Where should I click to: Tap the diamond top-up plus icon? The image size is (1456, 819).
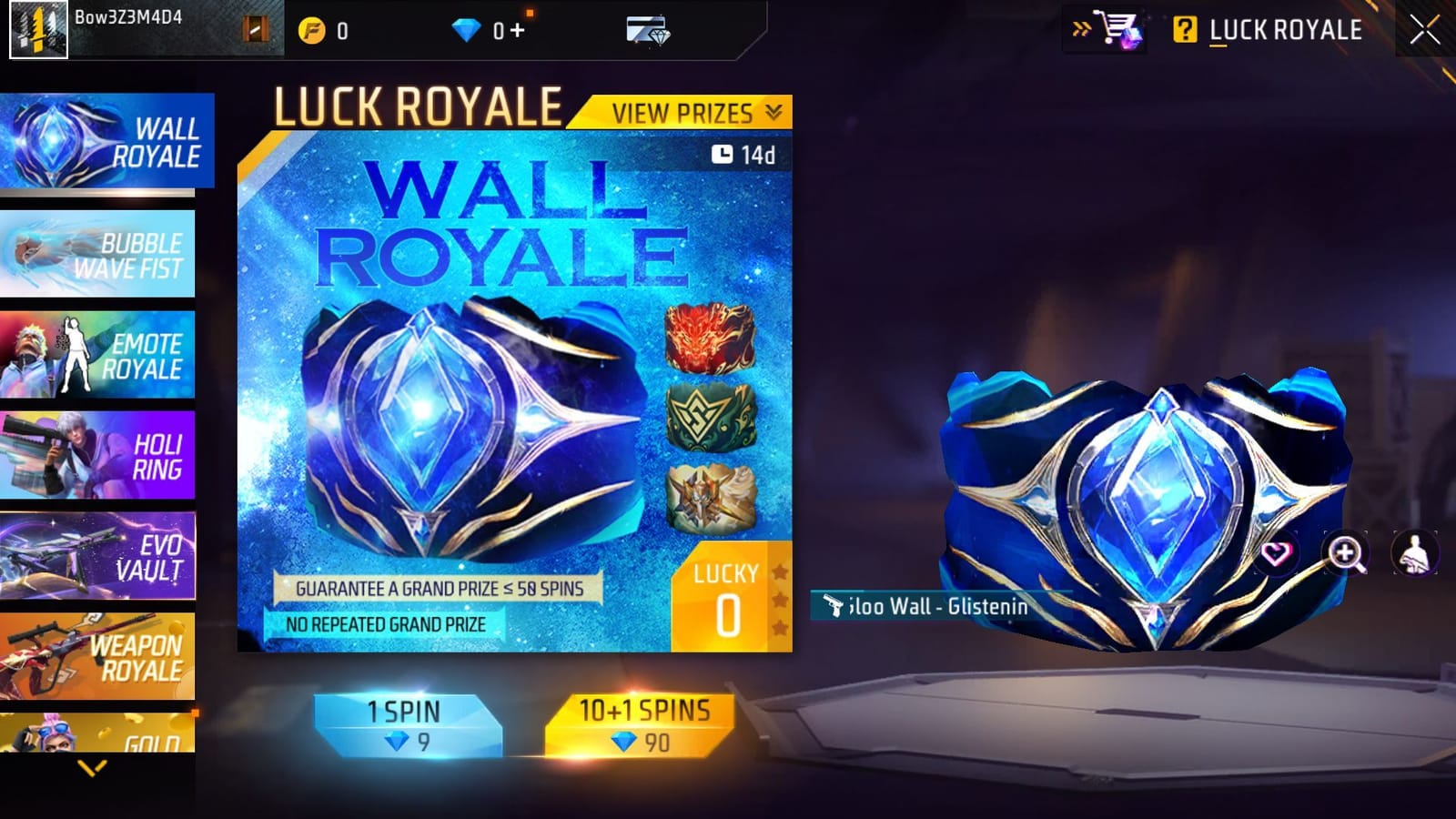(518, 29)
